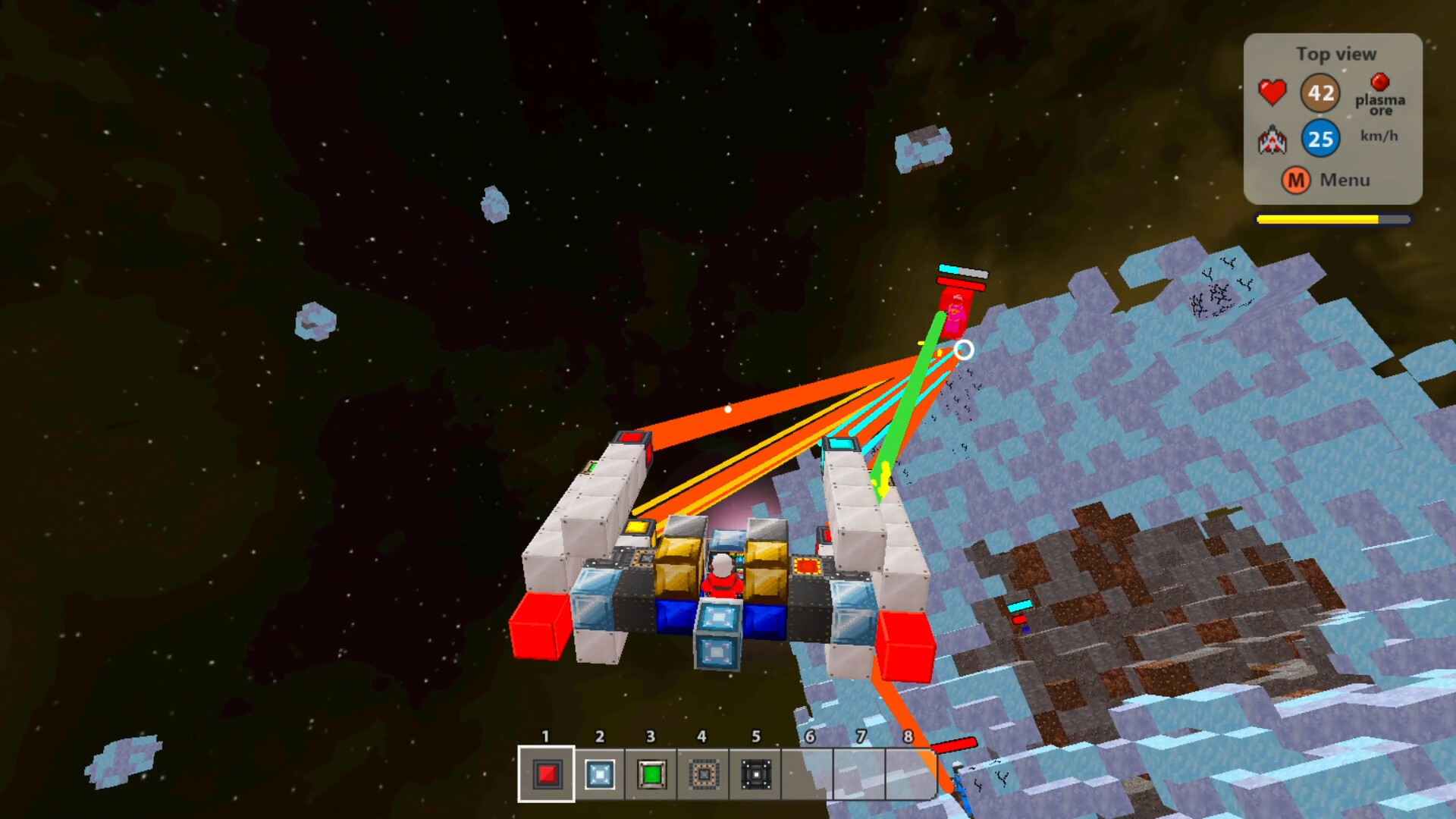Click the plasma ore gem icon

coord(1380,80)
